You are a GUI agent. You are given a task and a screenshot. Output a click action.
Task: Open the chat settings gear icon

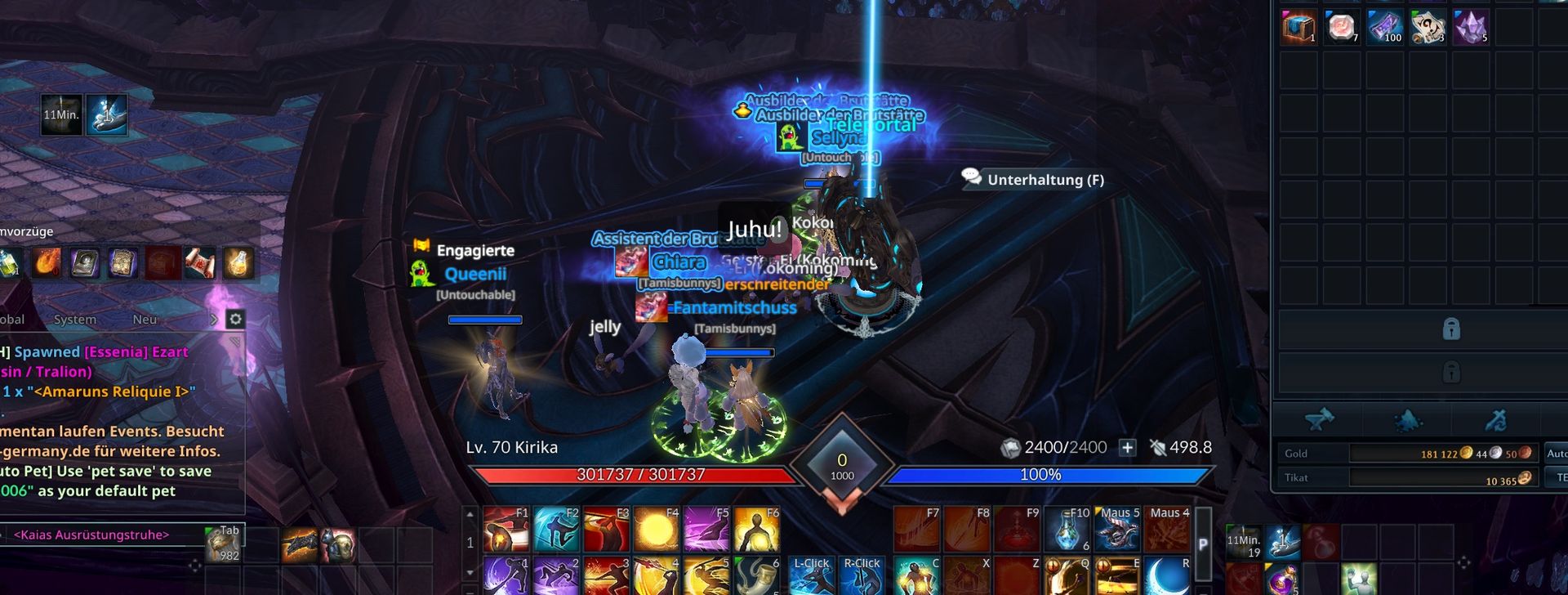[235, 319]
